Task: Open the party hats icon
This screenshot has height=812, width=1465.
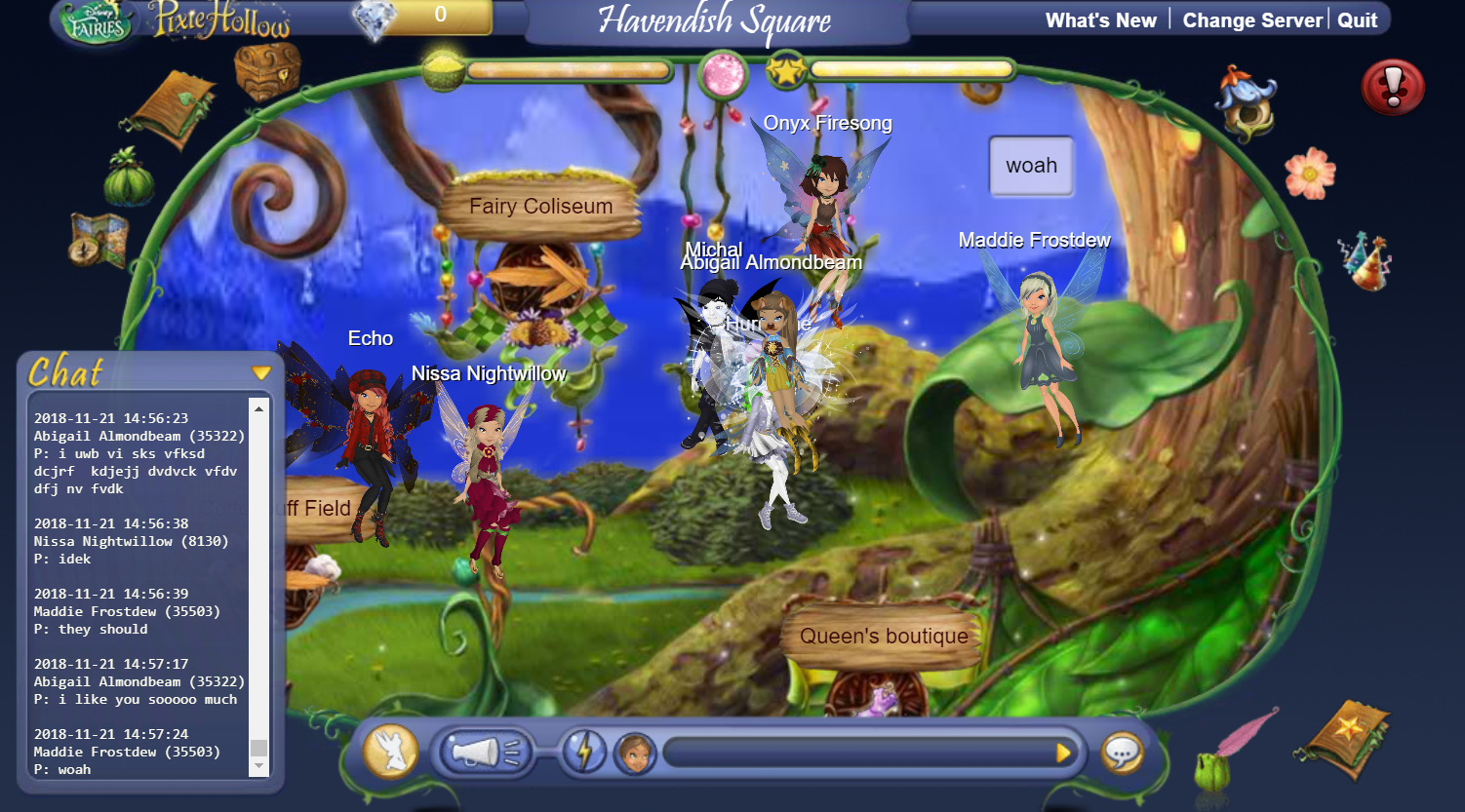Action: (1365, 259)
